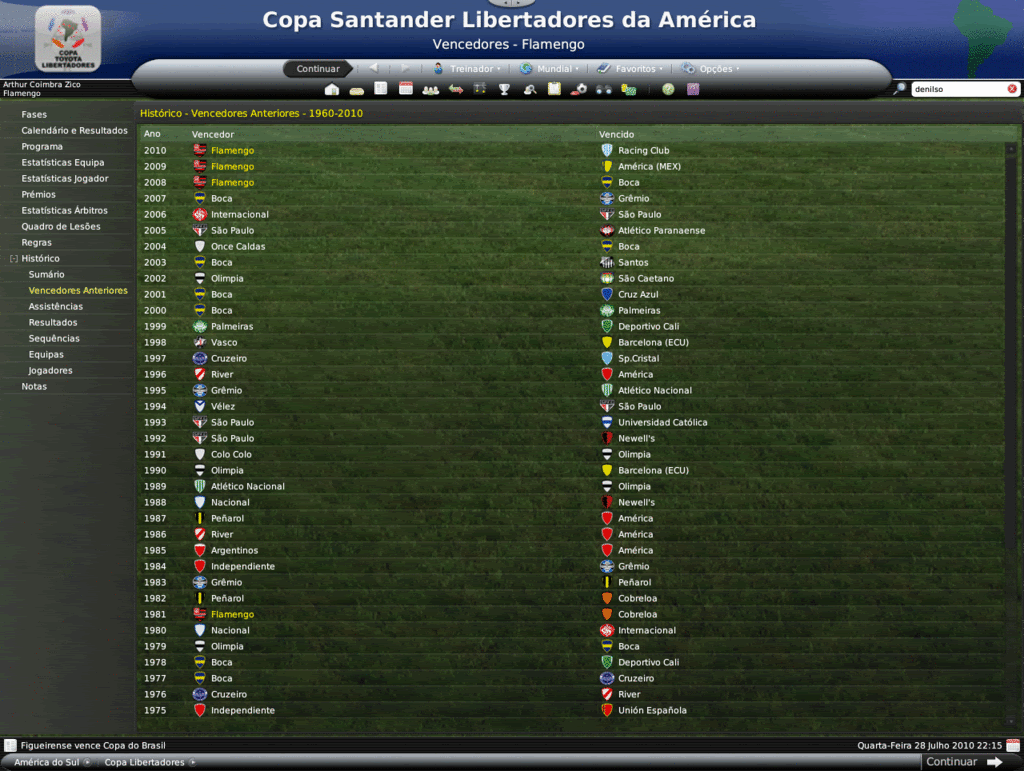This screenshot has width=1024, height=771.
Task: Click the Continuar button in the top bar
Action: pyautogui.click(x=318, y=69)
